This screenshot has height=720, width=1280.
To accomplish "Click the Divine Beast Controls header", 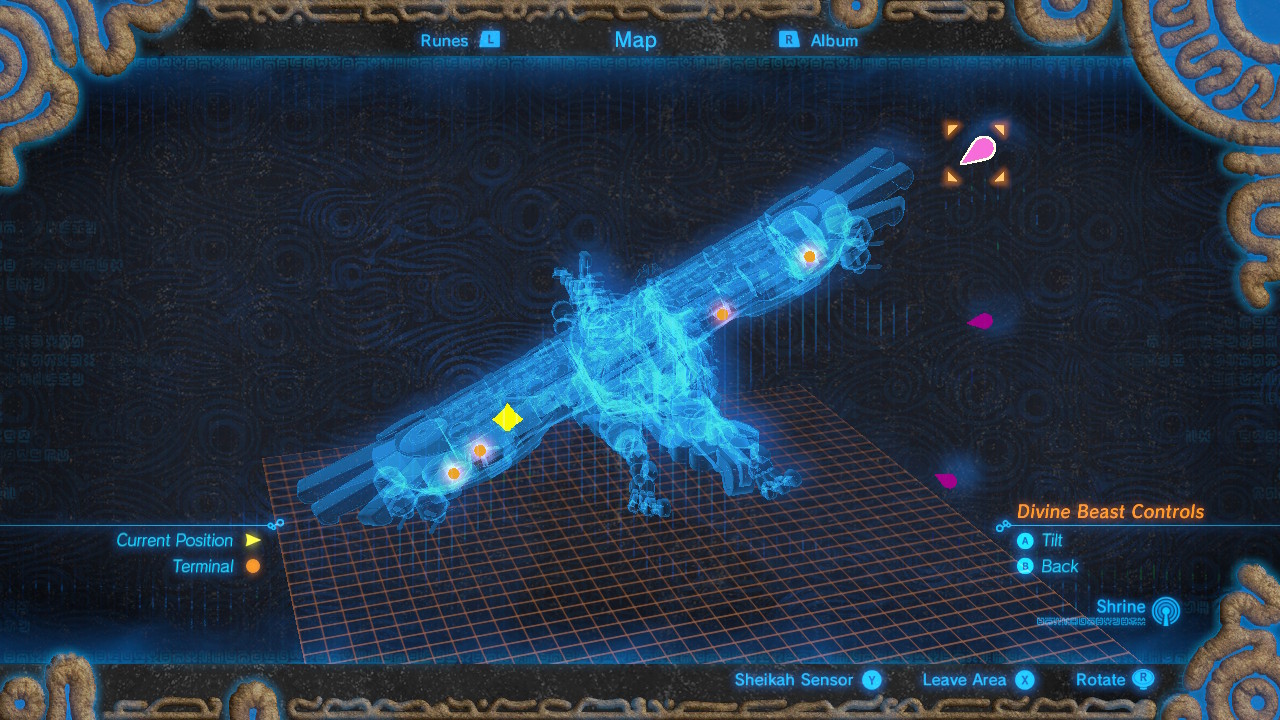I will coord(1110,511).
